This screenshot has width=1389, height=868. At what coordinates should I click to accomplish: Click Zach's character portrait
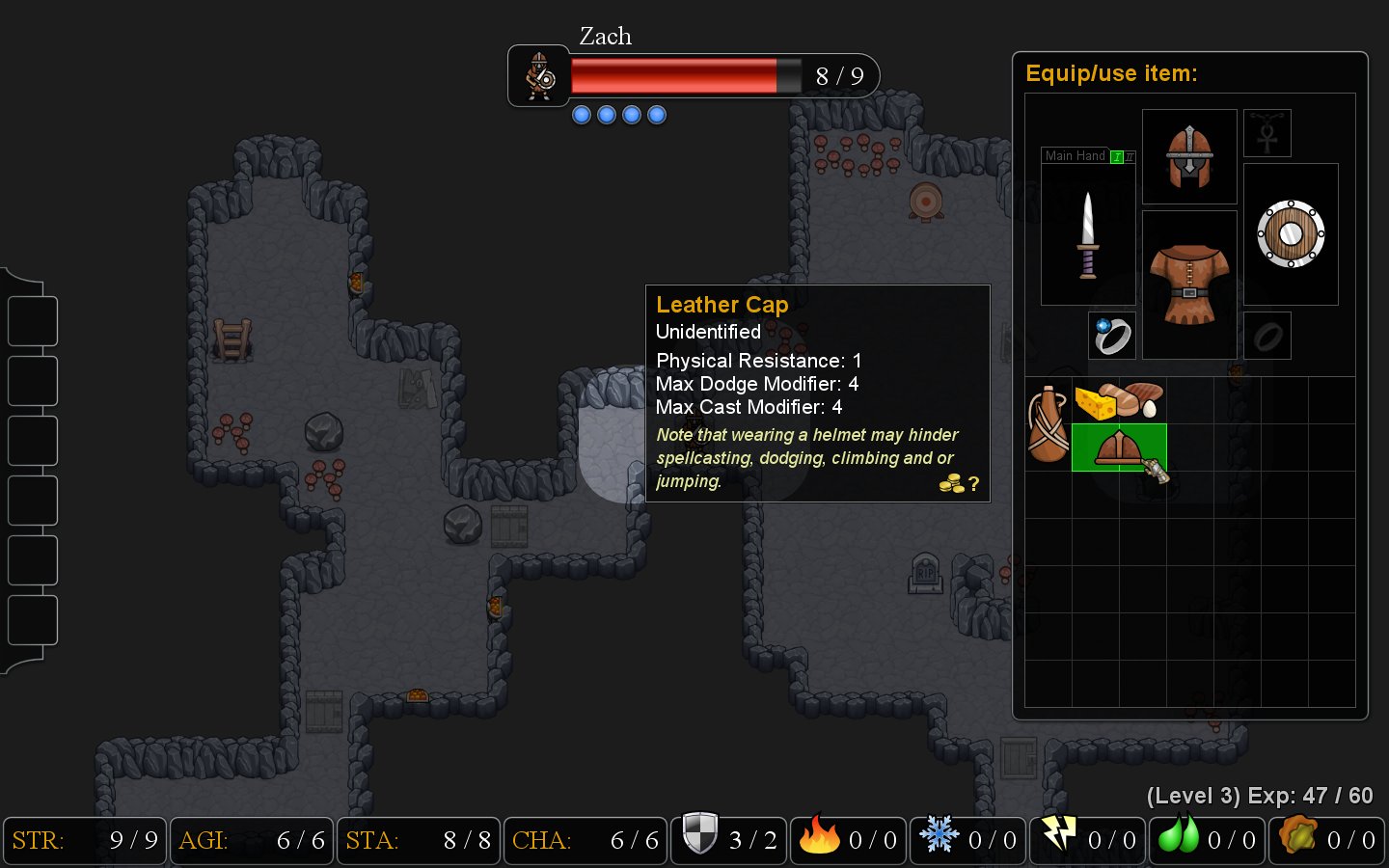point(539,76)
